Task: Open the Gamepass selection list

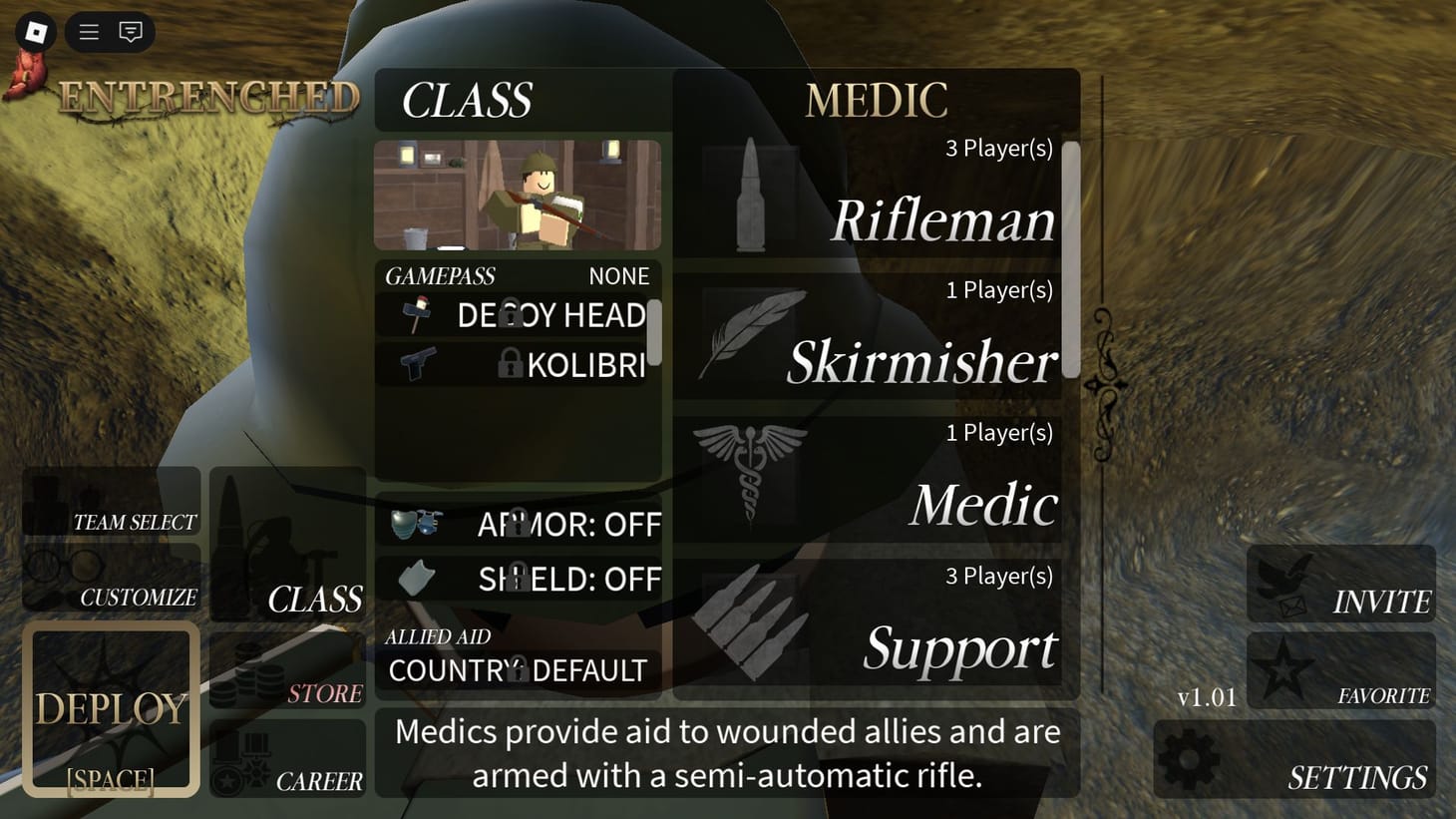Action: pos(519,276)
